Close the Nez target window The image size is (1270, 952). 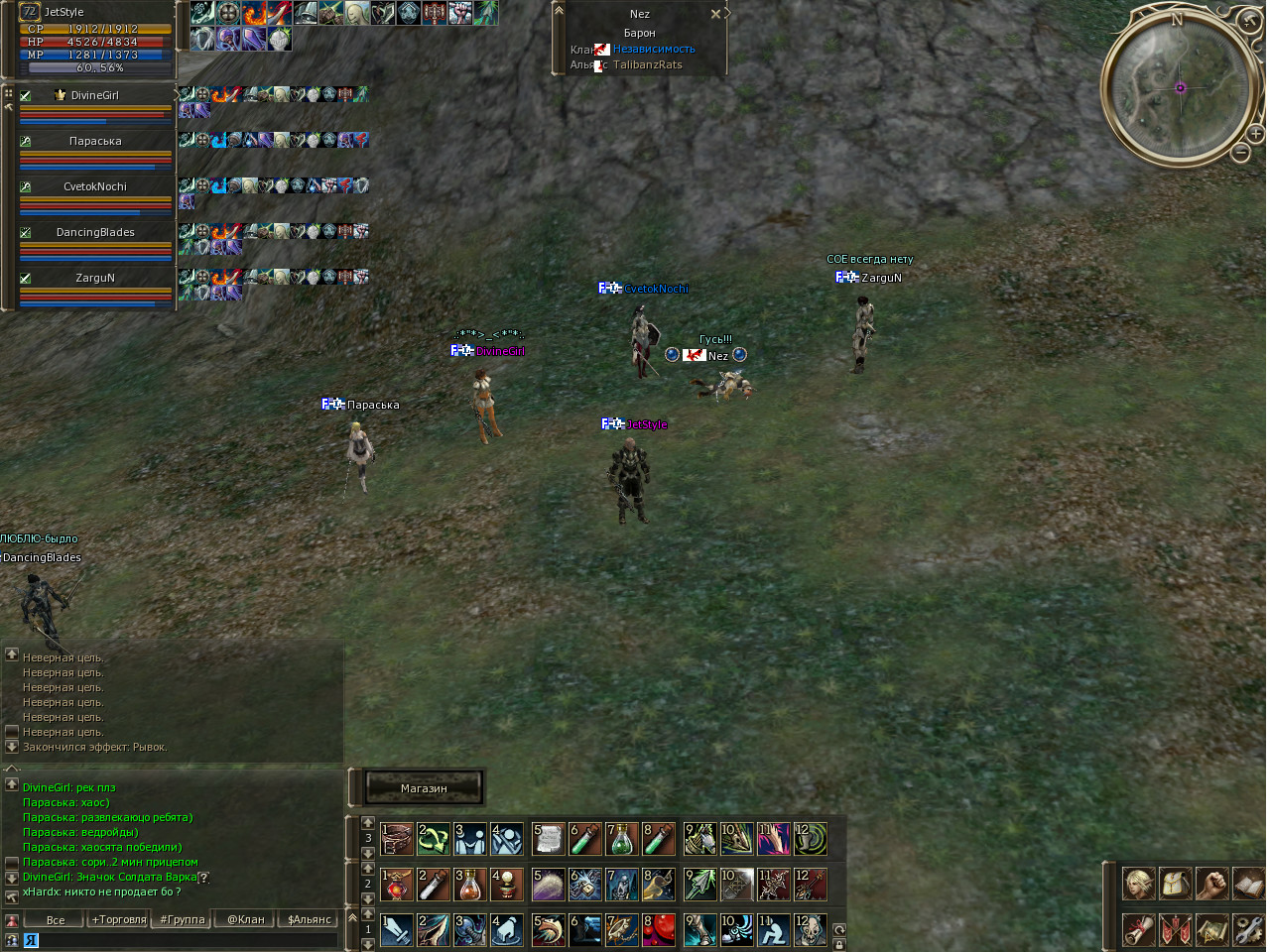pyautogui.click(x=715, y=14)
